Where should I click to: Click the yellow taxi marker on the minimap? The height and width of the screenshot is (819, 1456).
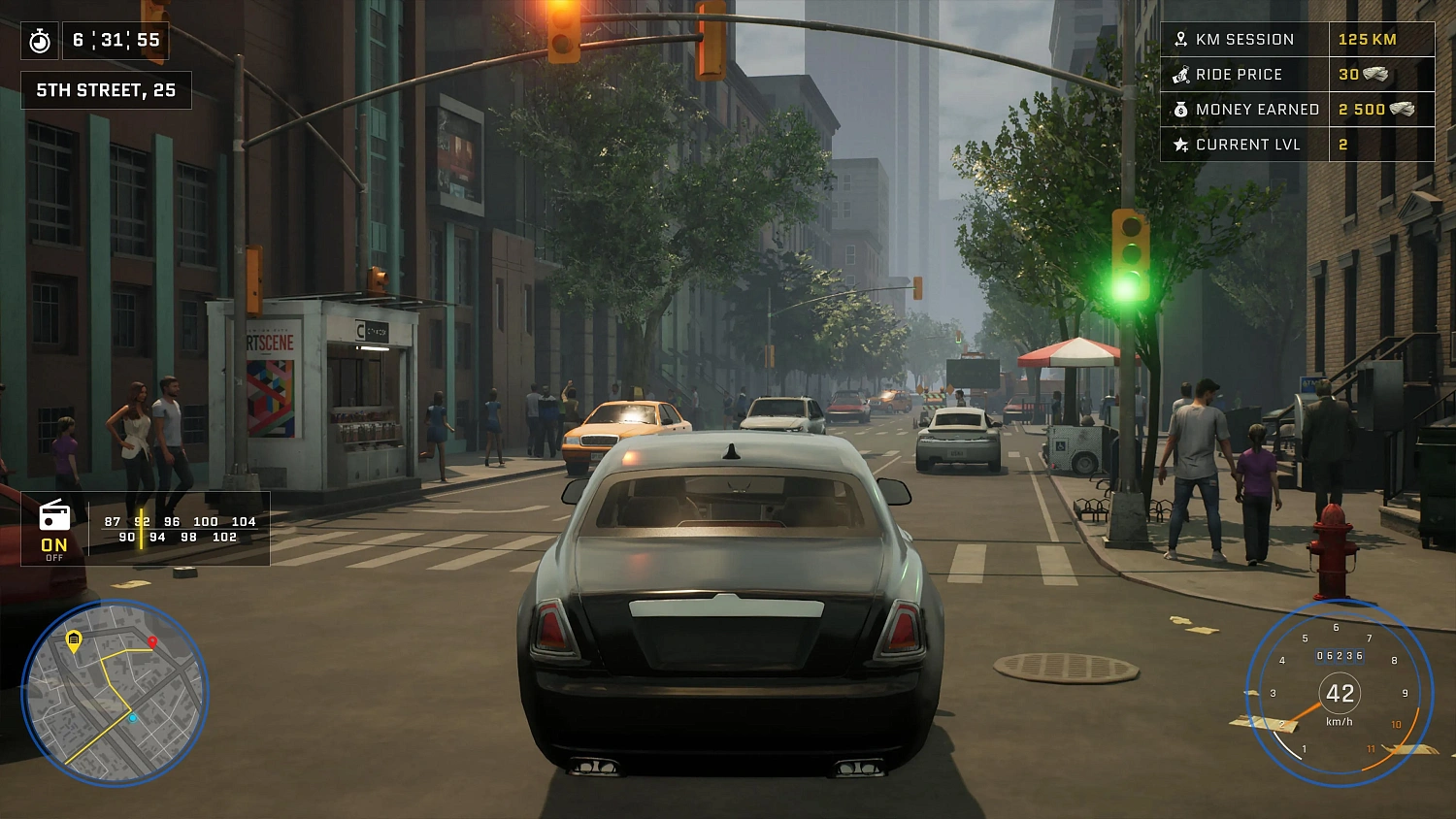[x=73, y=641]
